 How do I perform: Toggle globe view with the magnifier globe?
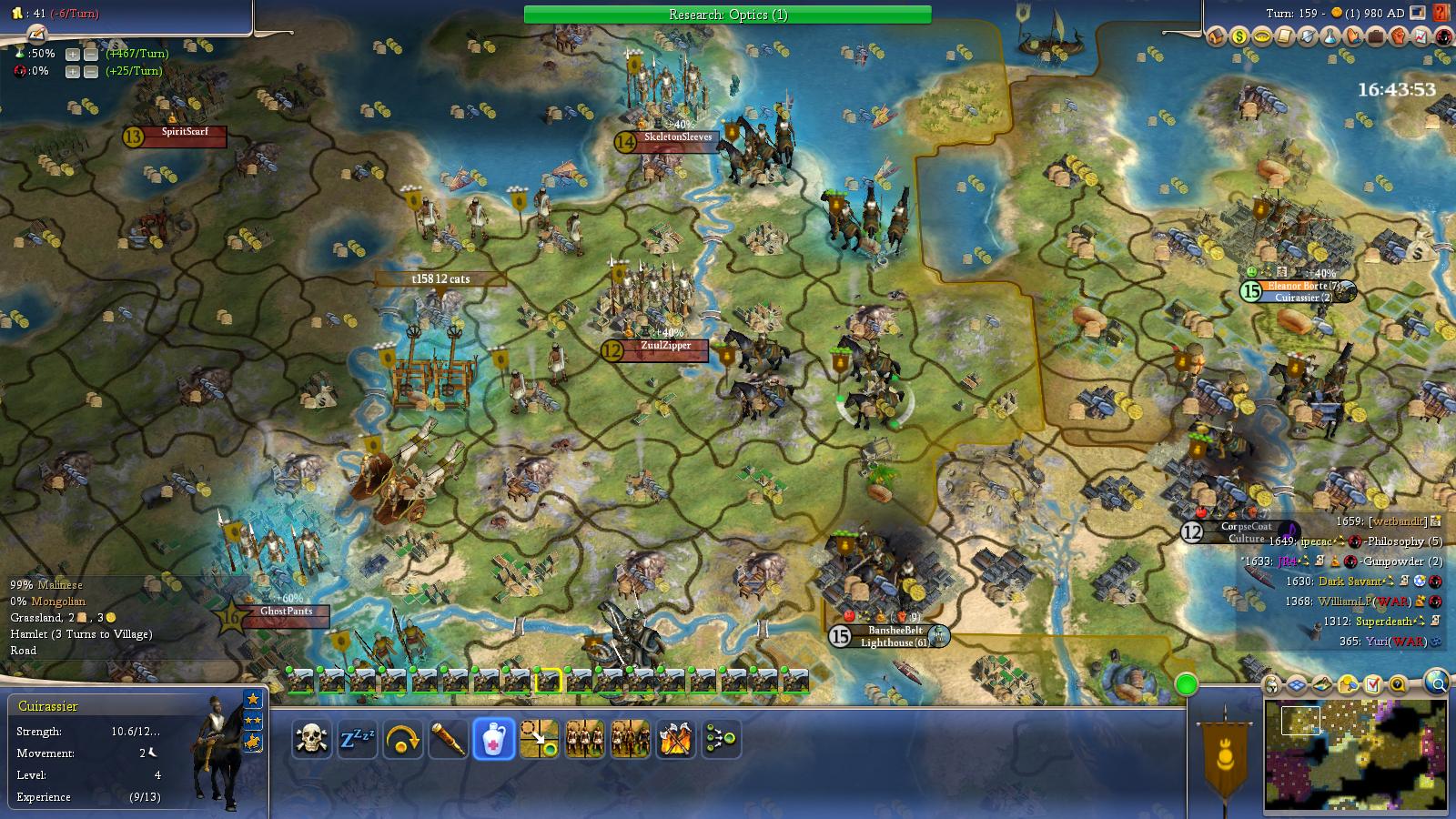tap(1439, 685)
